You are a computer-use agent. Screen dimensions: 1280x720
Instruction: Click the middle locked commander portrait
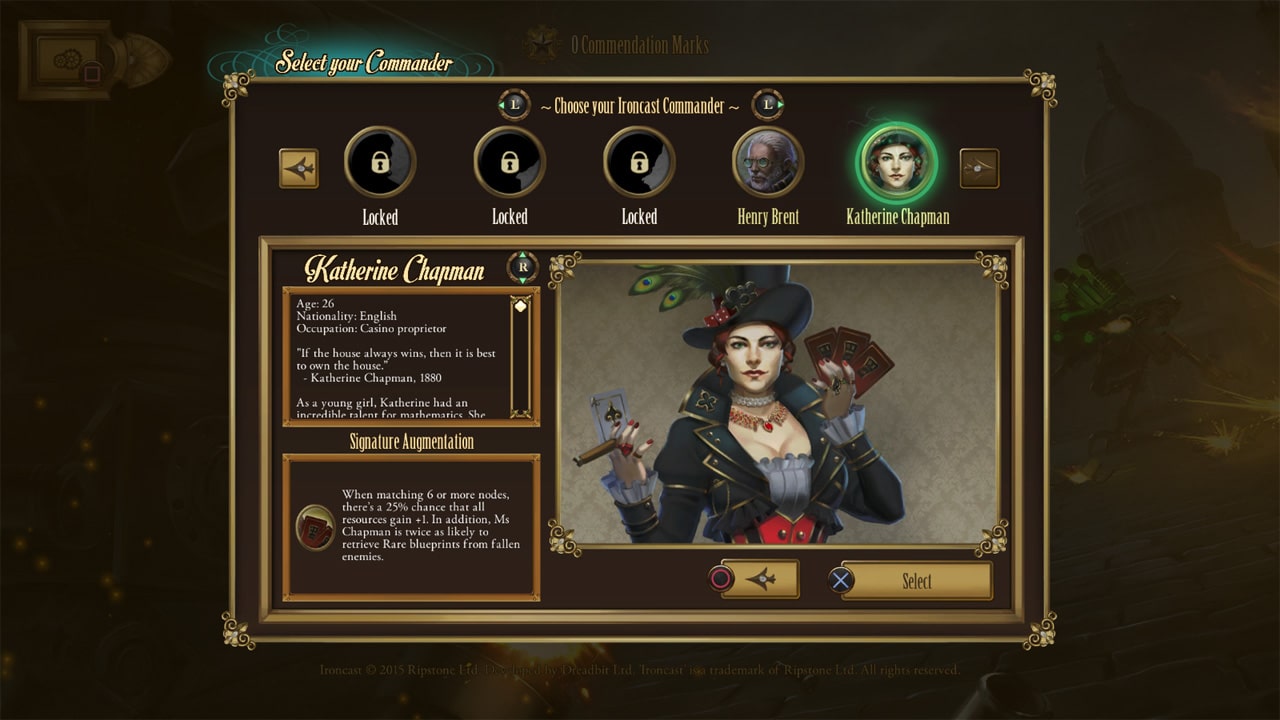pos(510,160)
